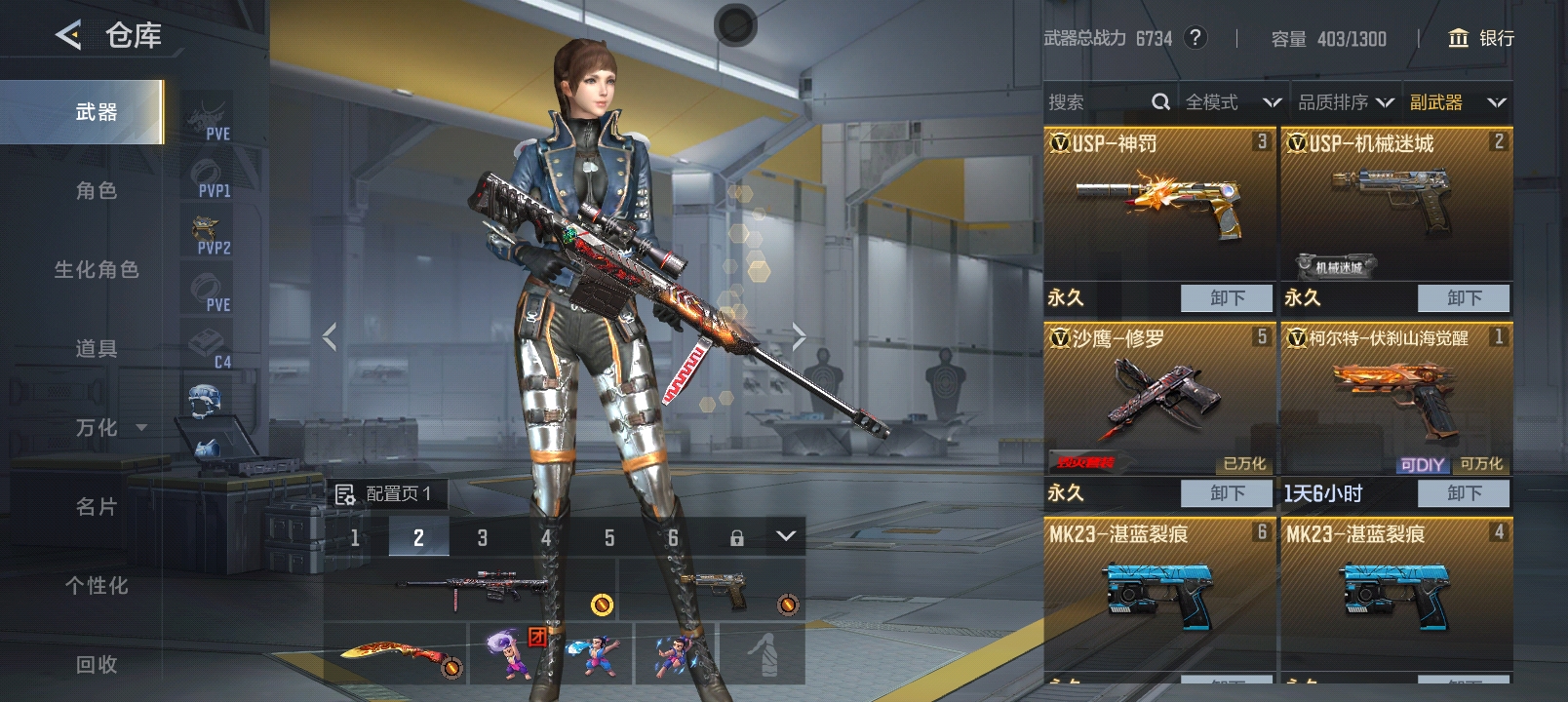Open the 回收 section
The height and width of the screenshot is (702, 1568).
96,664
